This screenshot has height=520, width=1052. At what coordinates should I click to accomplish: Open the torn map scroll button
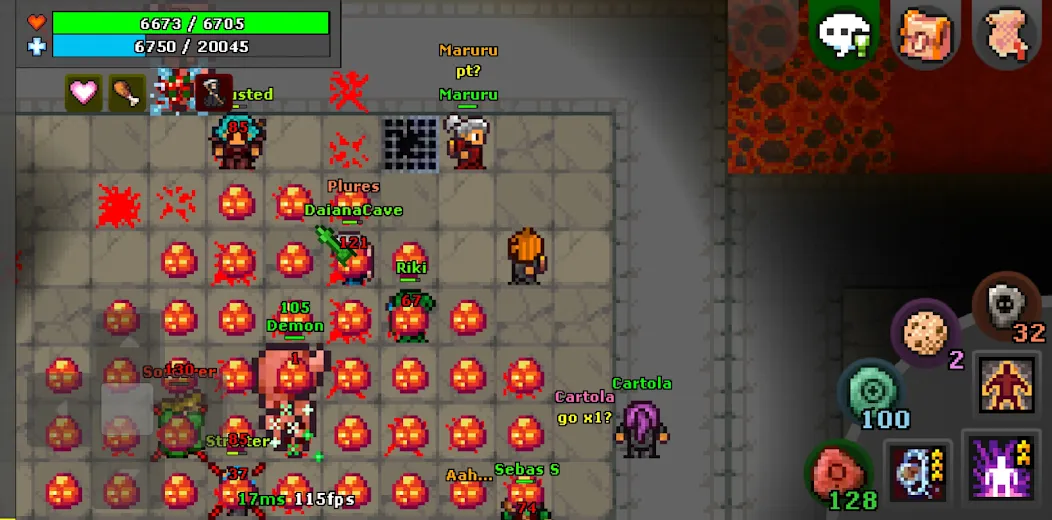[x=1008, y=33]
